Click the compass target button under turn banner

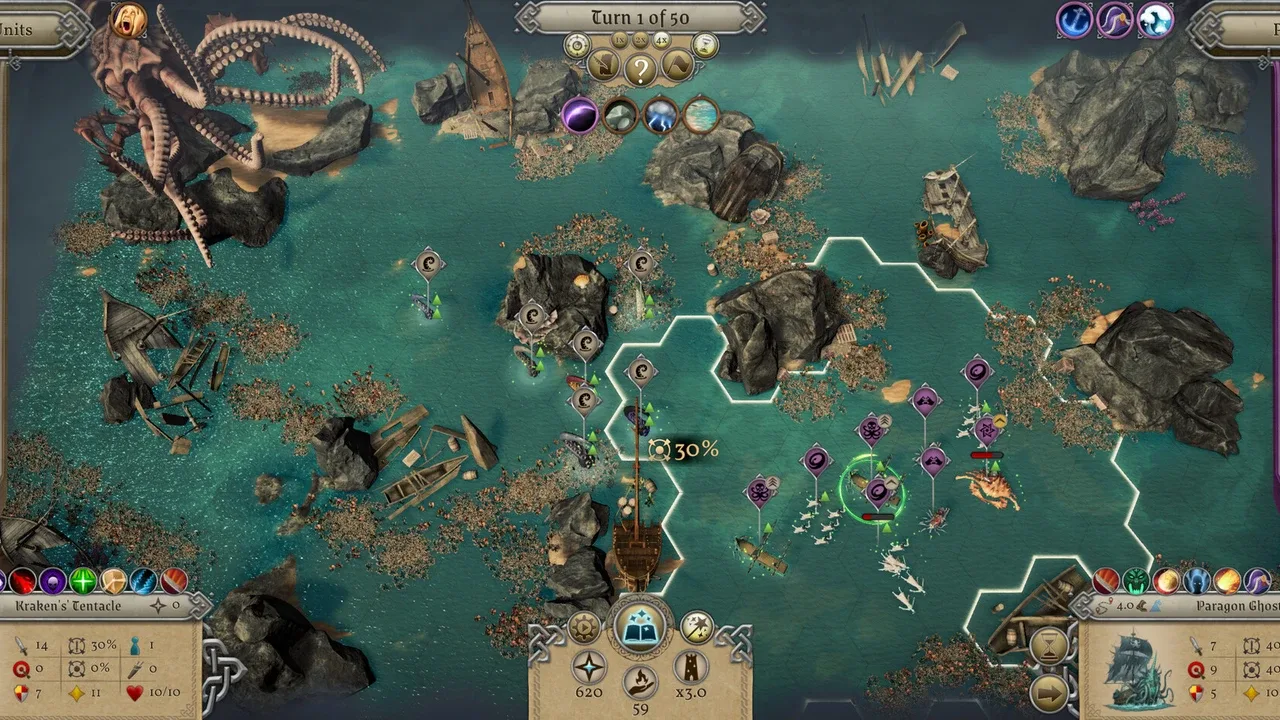pos(576,44)
